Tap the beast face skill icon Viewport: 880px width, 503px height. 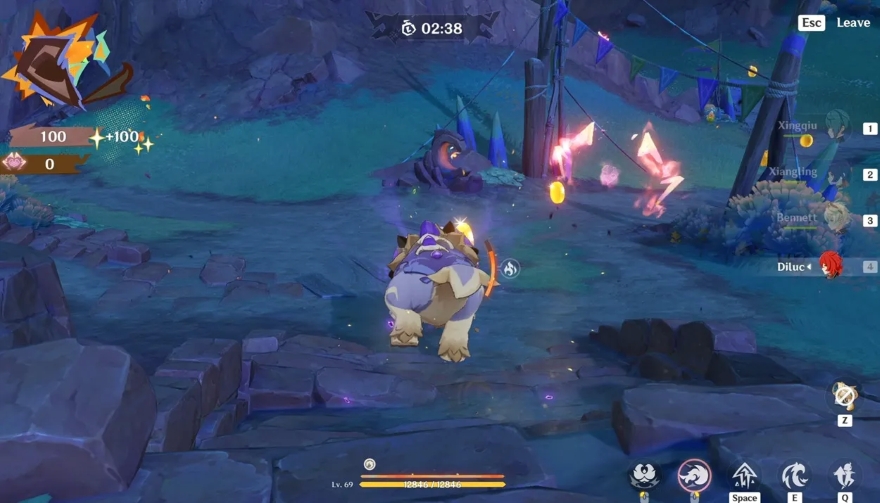(644, 475)
